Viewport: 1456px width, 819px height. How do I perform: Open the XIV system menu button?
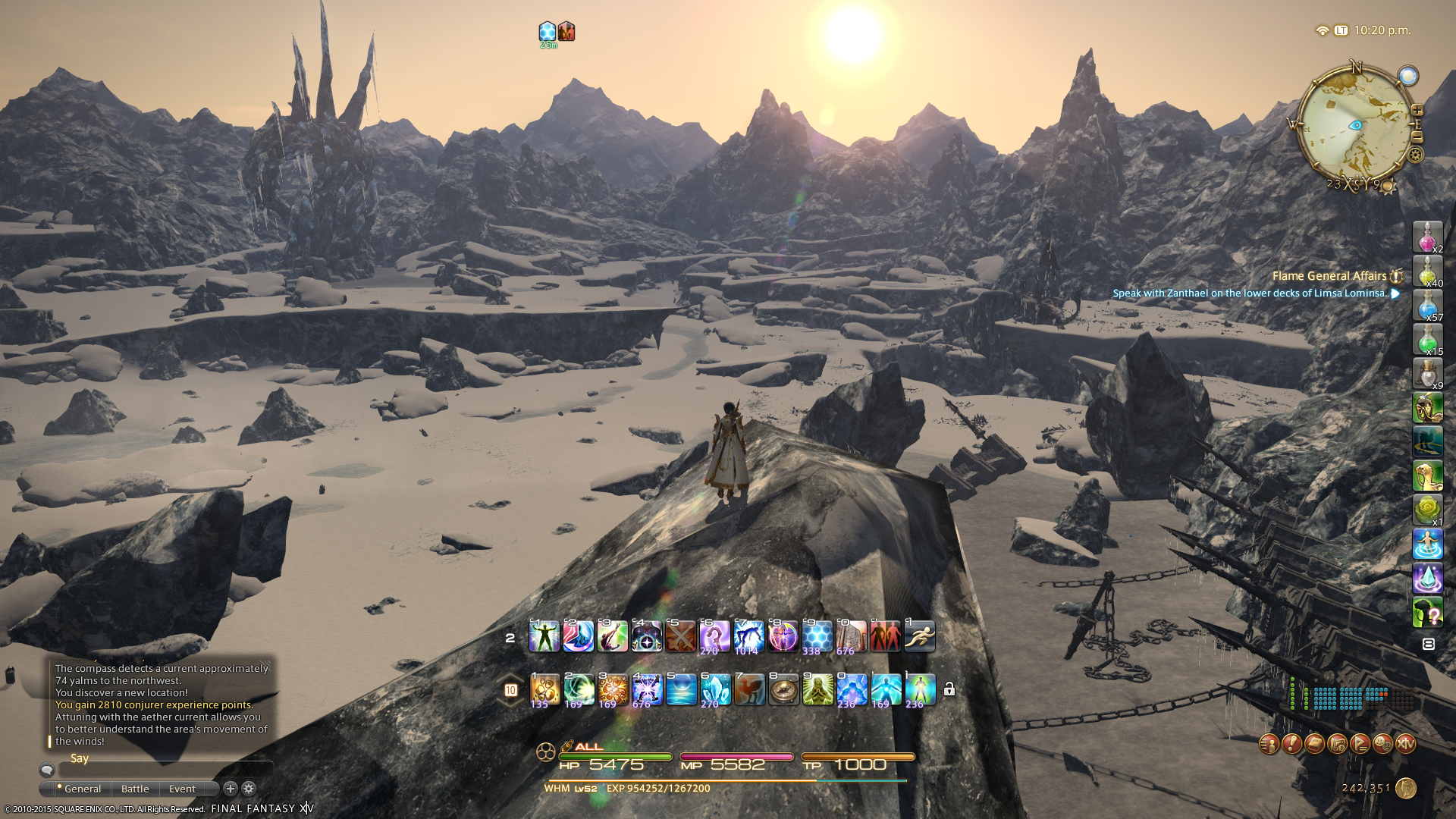pos(1405,744)
